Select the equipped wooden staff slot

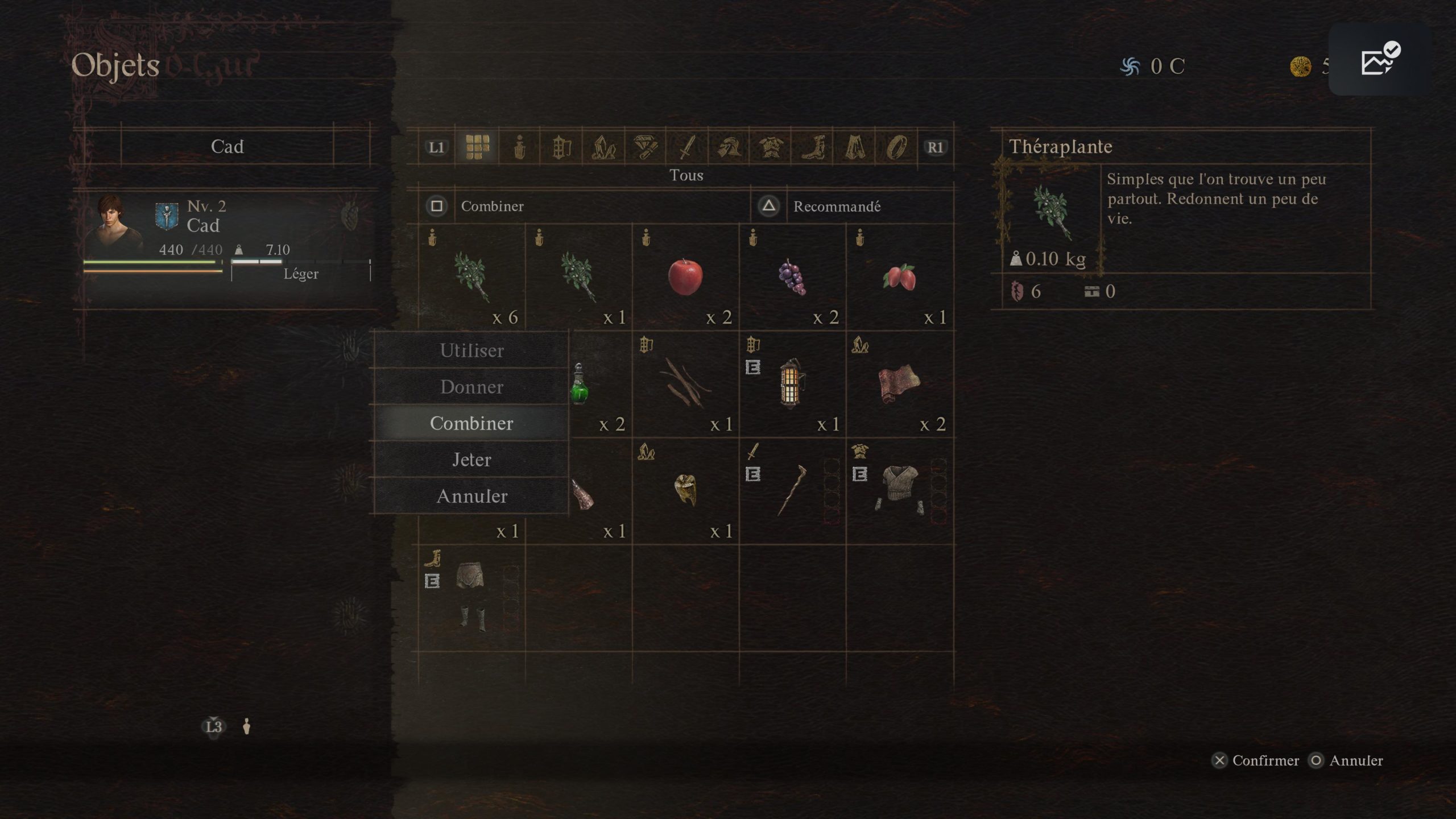point(792,491)
